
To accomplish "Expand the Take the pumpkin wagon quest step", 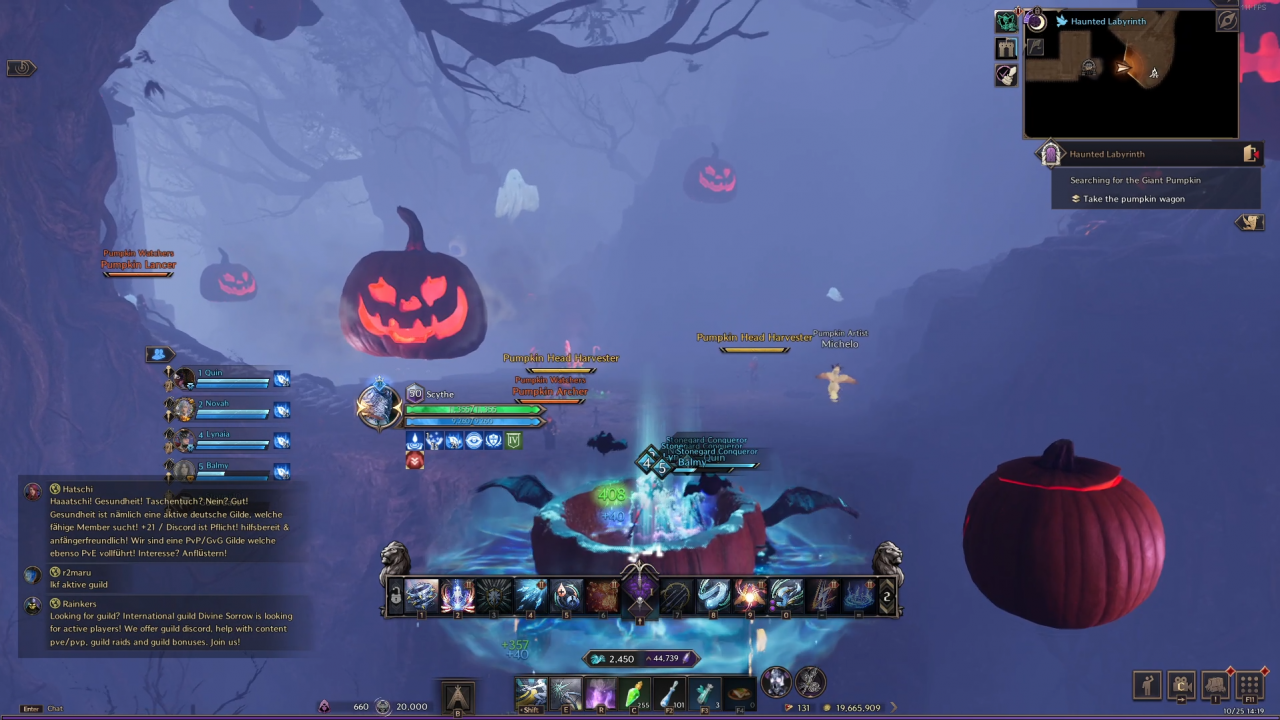I will pyautogui.click(x=1134, y=198).
